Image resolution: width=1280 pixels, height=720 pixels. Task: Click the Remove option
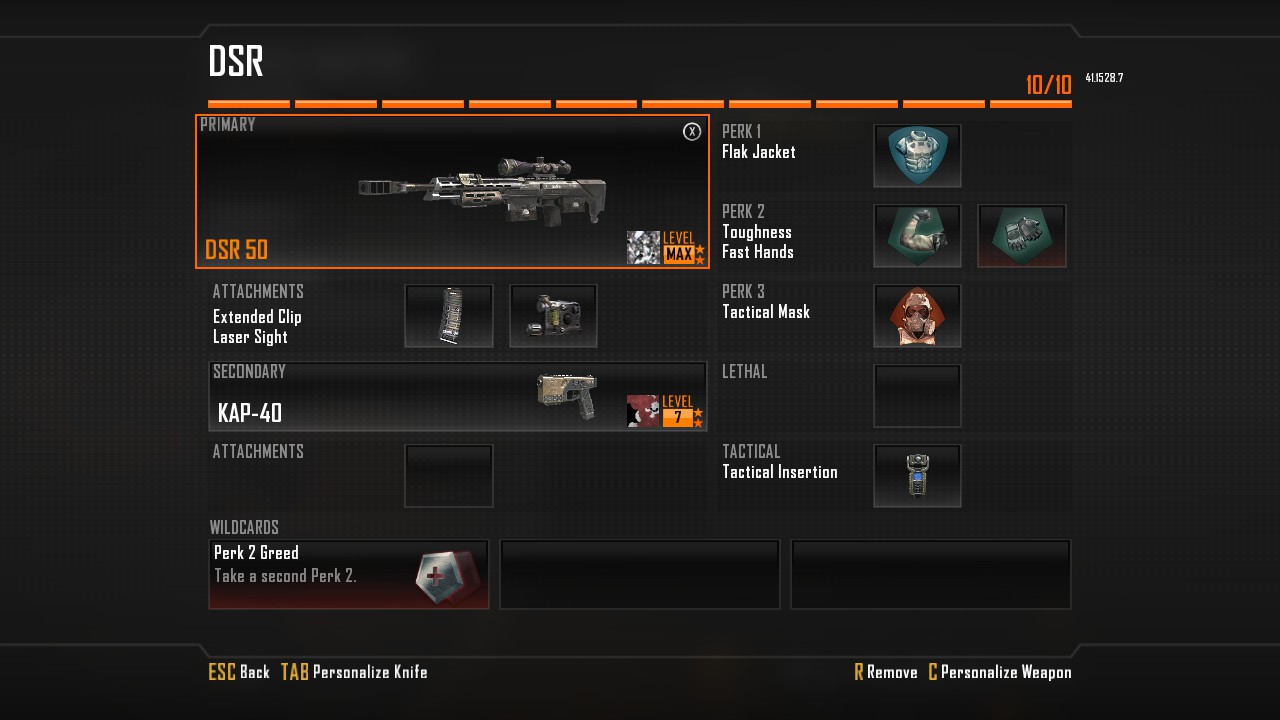tap(886, 672)
